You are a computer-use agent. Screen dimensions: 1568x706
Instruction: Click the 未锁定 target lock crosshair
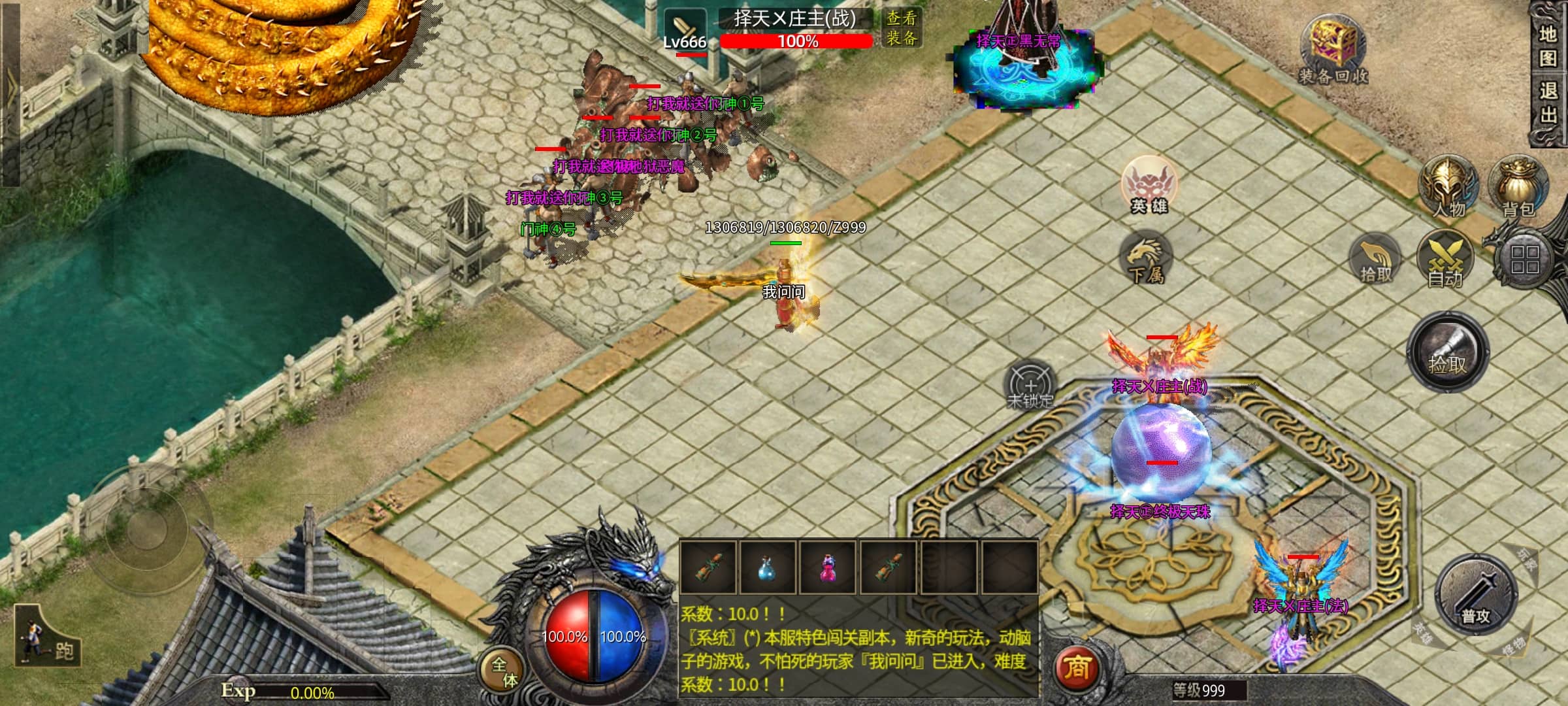pyautogui.click(x=1030, y=386)
